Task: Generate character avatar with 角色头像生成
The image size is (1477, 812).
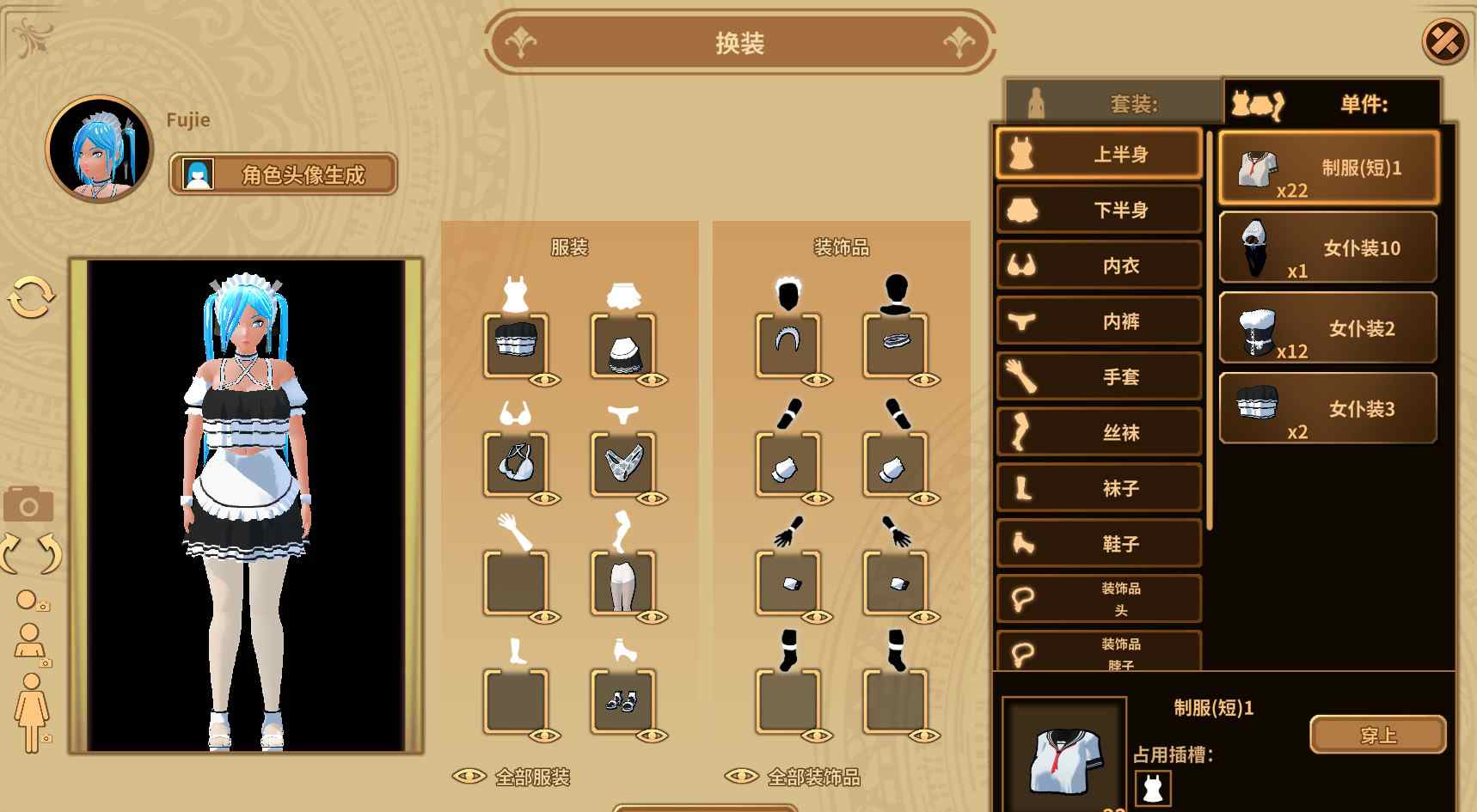Action: (283, 174)
